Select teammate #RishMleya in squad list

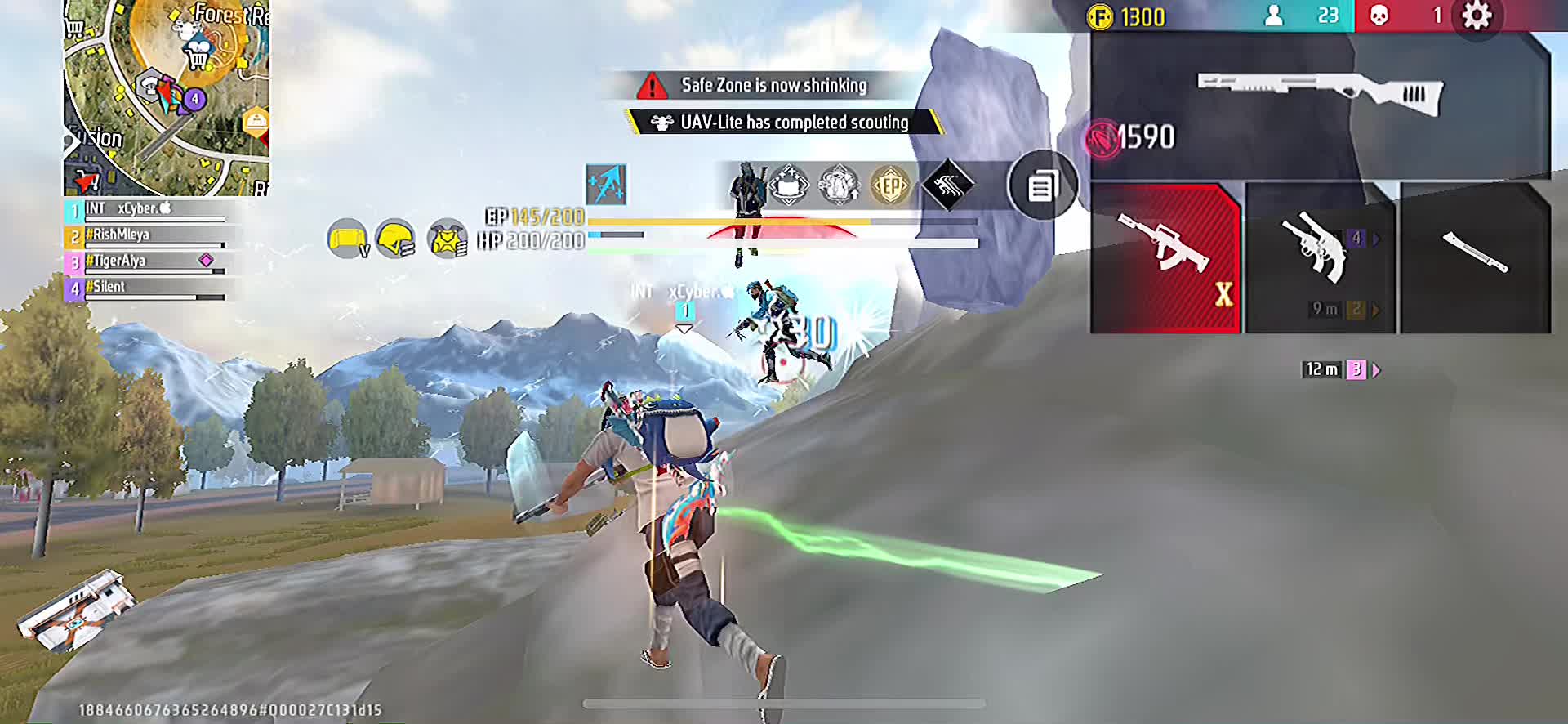pyautogui.click(x=147, y=236)
